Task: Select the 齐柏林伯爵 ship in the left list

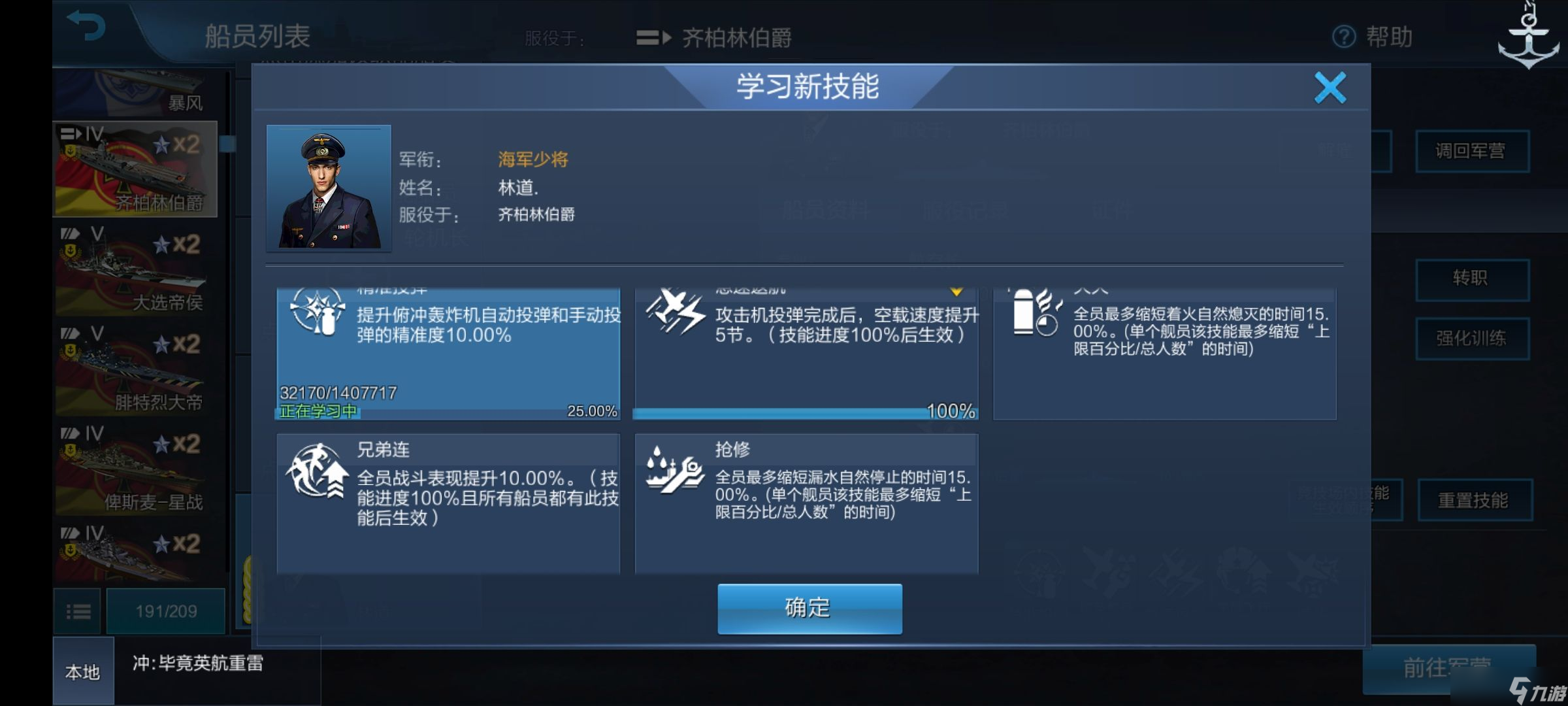Action: pyautogui.click(x=133, y=169)
